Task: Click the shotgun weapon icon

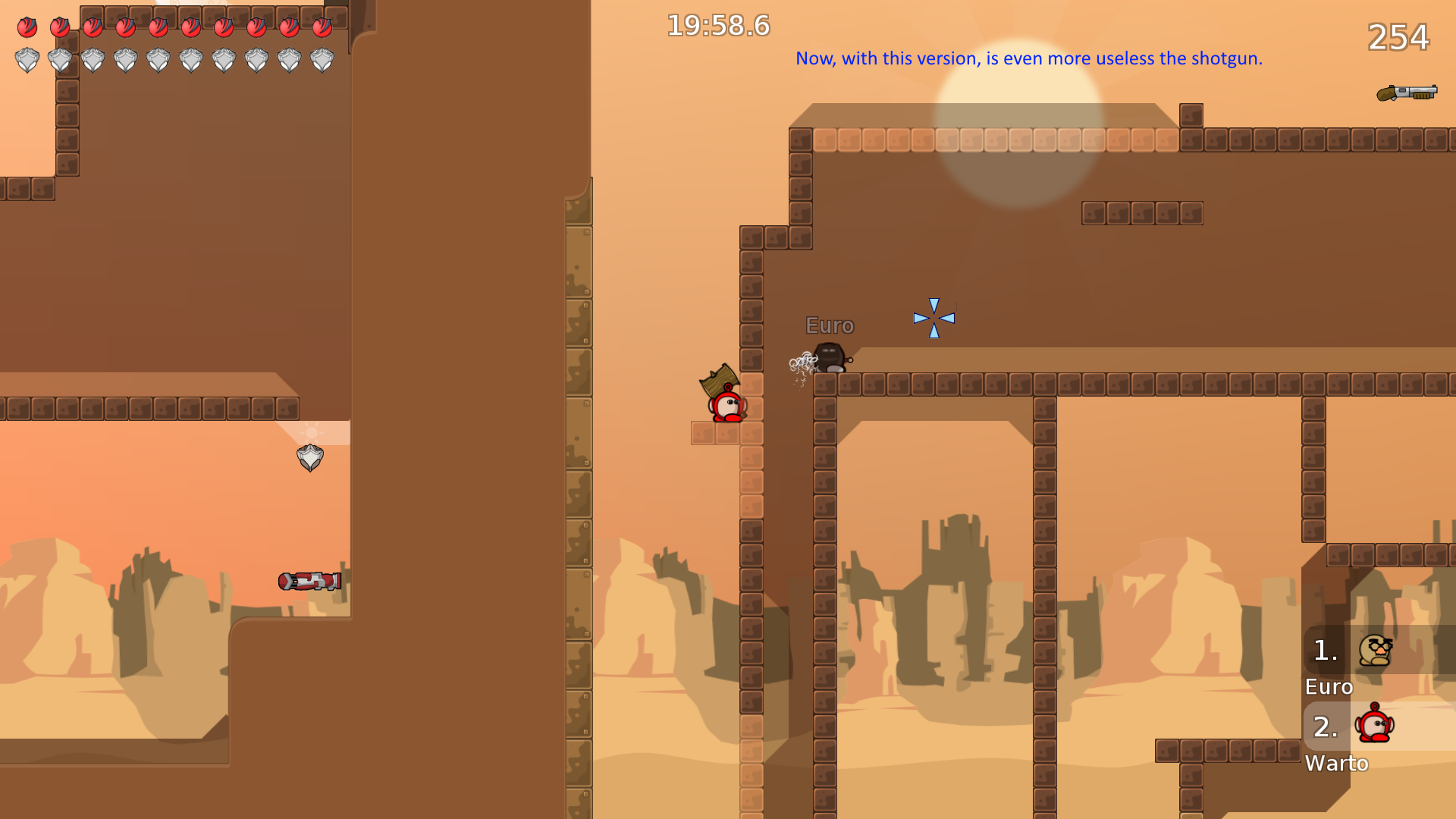Action: pyautogui.click(x=1407, y=93)
